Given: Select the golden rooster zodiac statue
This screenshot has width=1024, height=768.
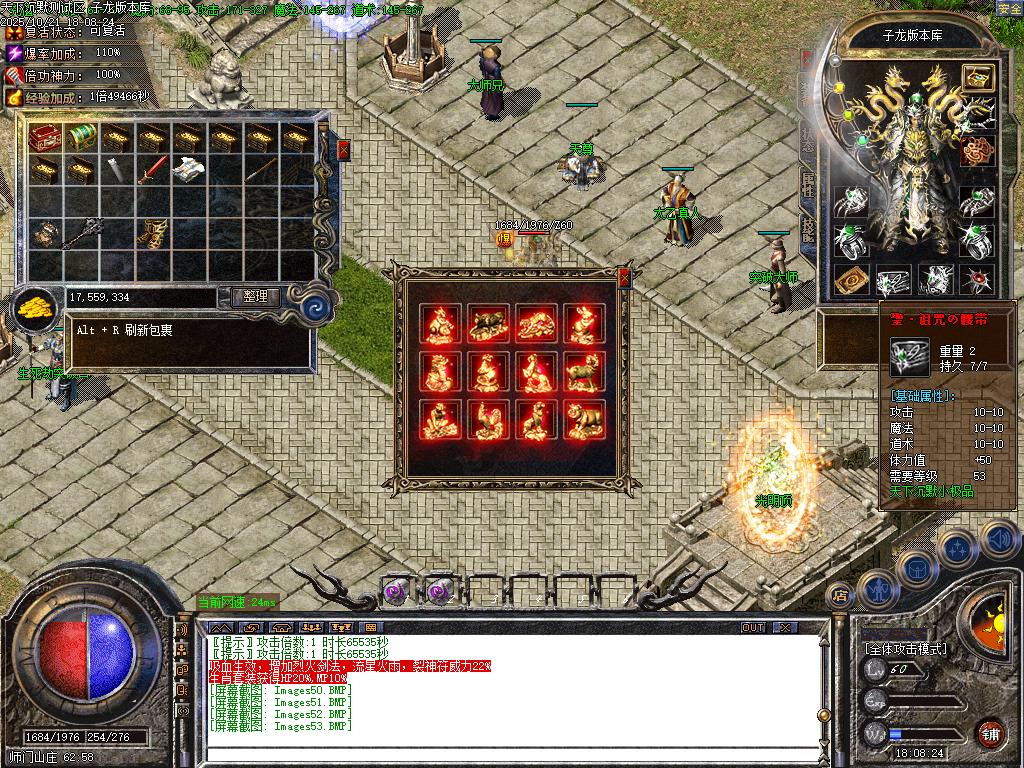Looking at the screenshot, I should click(x=488, y=421).
